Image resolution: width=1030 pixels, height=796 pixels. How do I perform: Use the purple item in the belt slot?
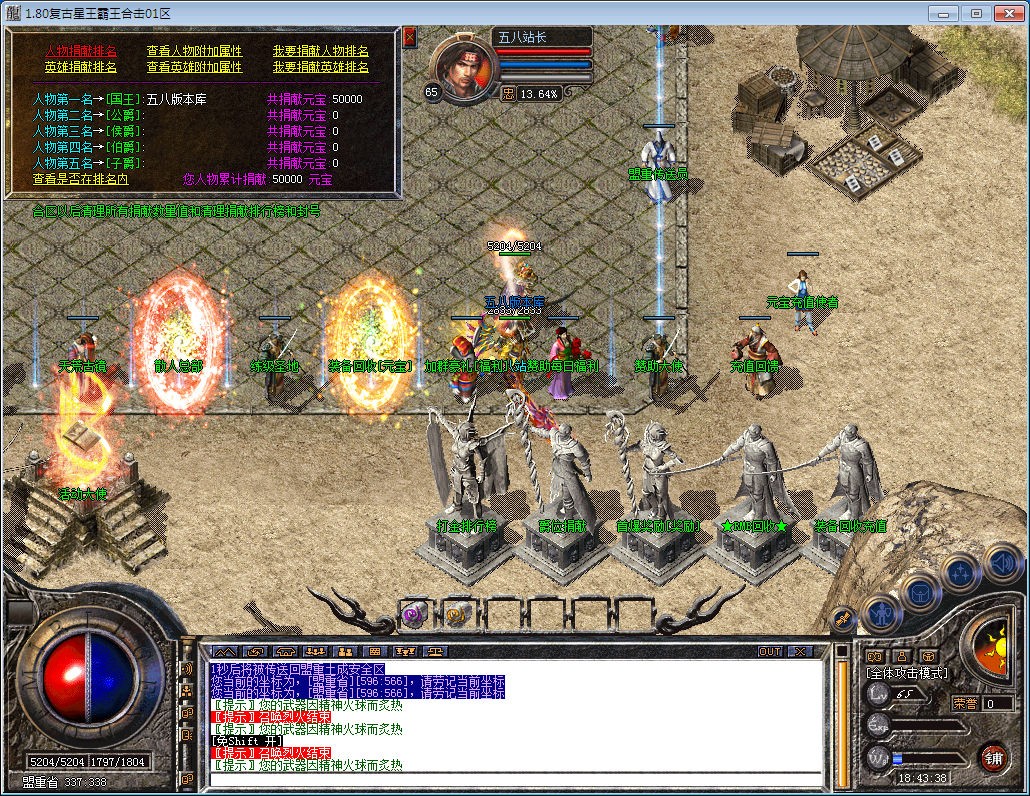point(414,613)
